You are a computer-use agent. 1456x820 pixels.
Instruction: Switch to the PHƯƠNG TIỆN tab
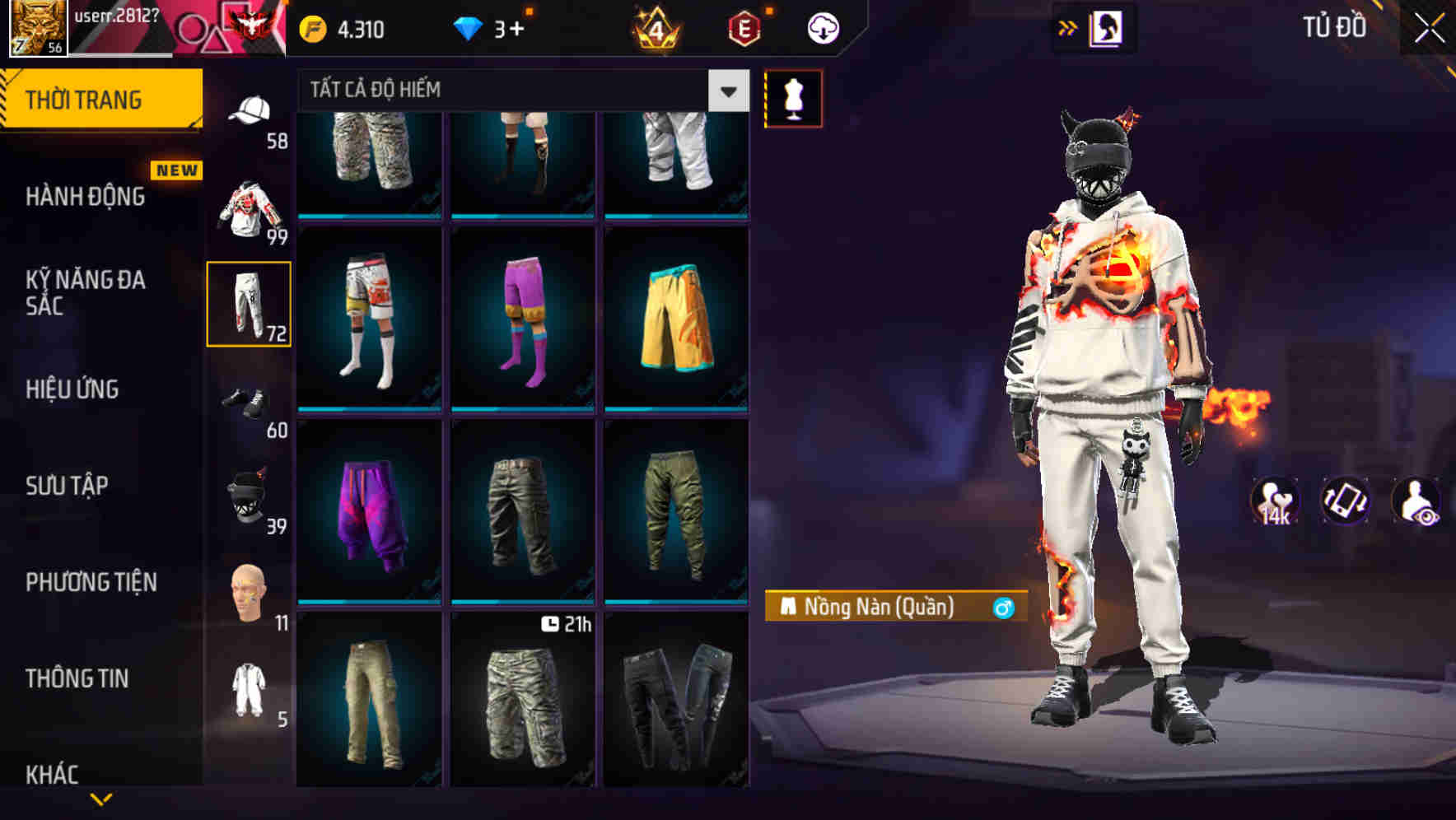(x=91, y=582)
